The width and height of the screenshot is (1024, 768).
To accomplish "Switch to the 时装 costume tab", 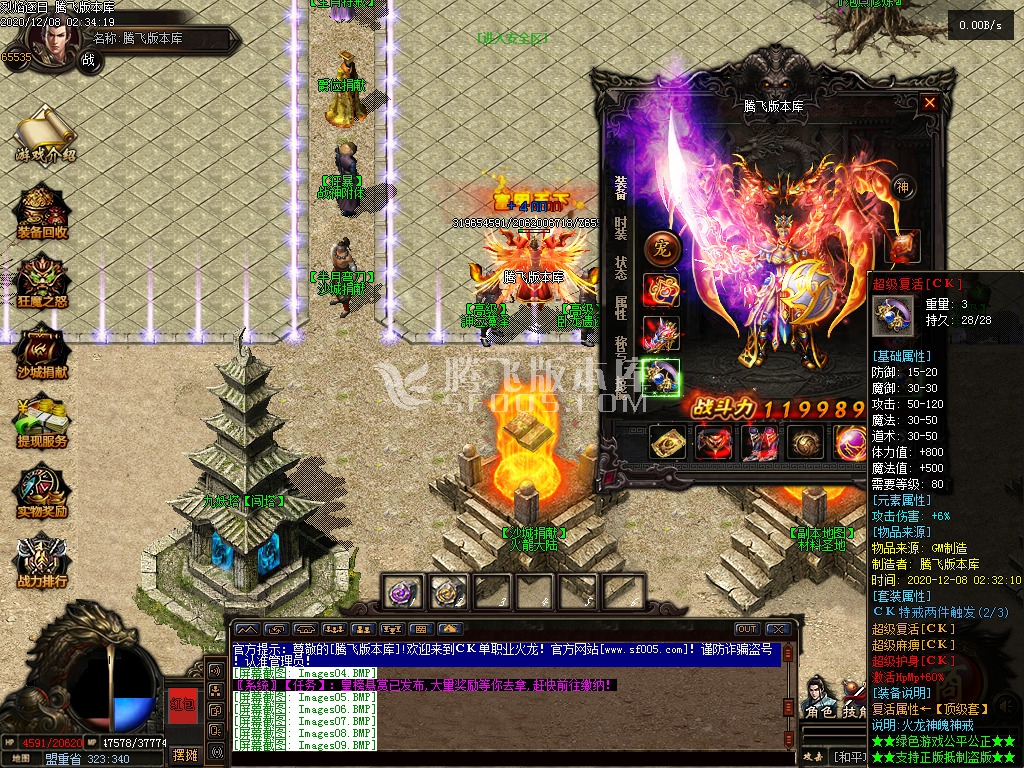I will point(621,228).
